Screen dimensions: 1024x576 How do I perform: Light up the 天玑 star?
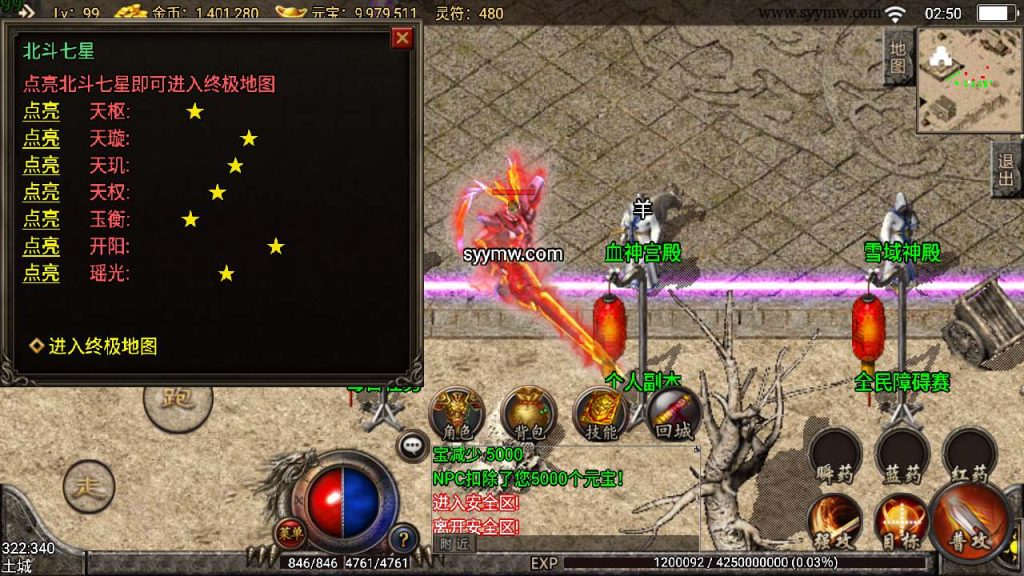tap(41, 165)
